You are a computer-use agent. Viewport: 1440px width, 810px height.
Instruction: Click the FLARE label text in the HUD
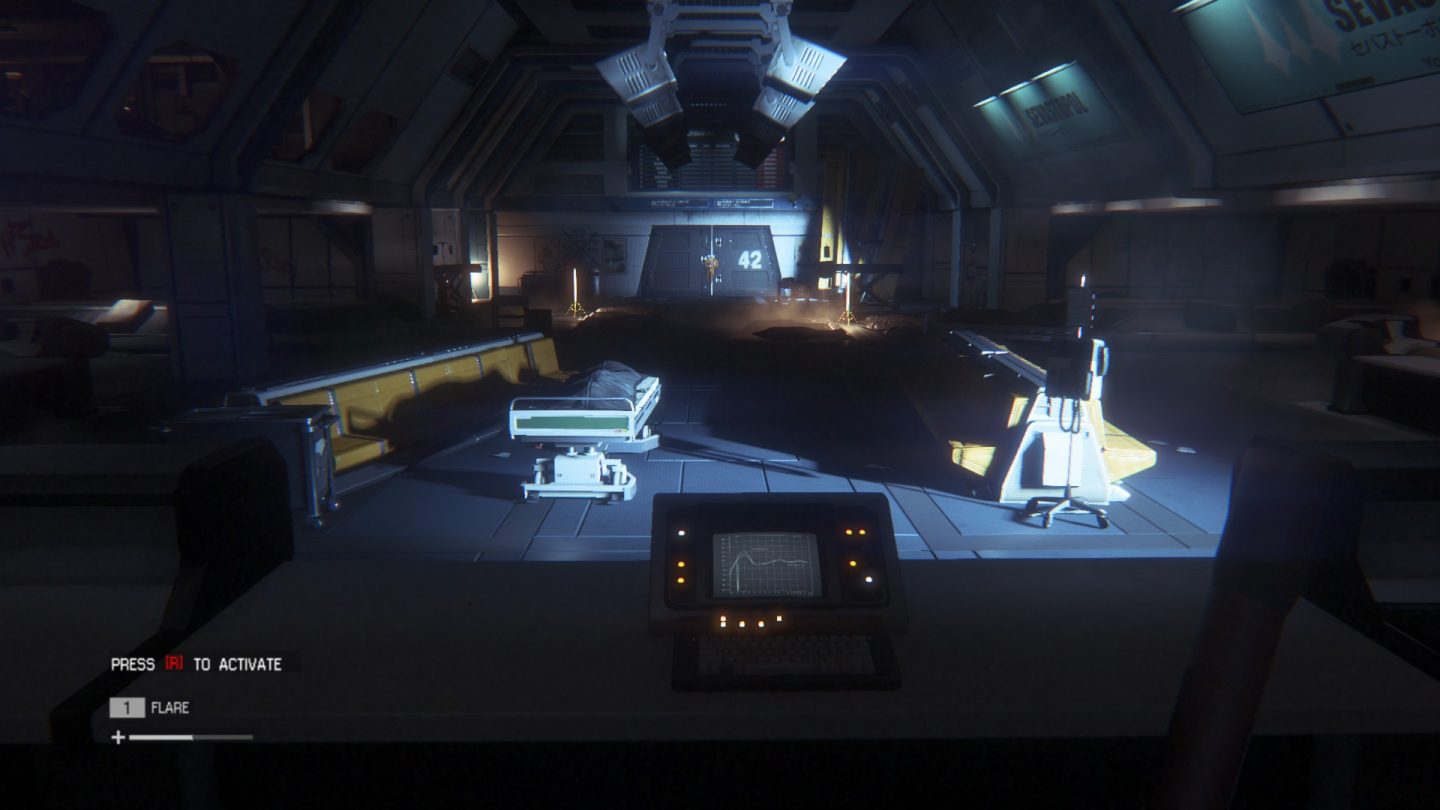click(x=170, y=705)
